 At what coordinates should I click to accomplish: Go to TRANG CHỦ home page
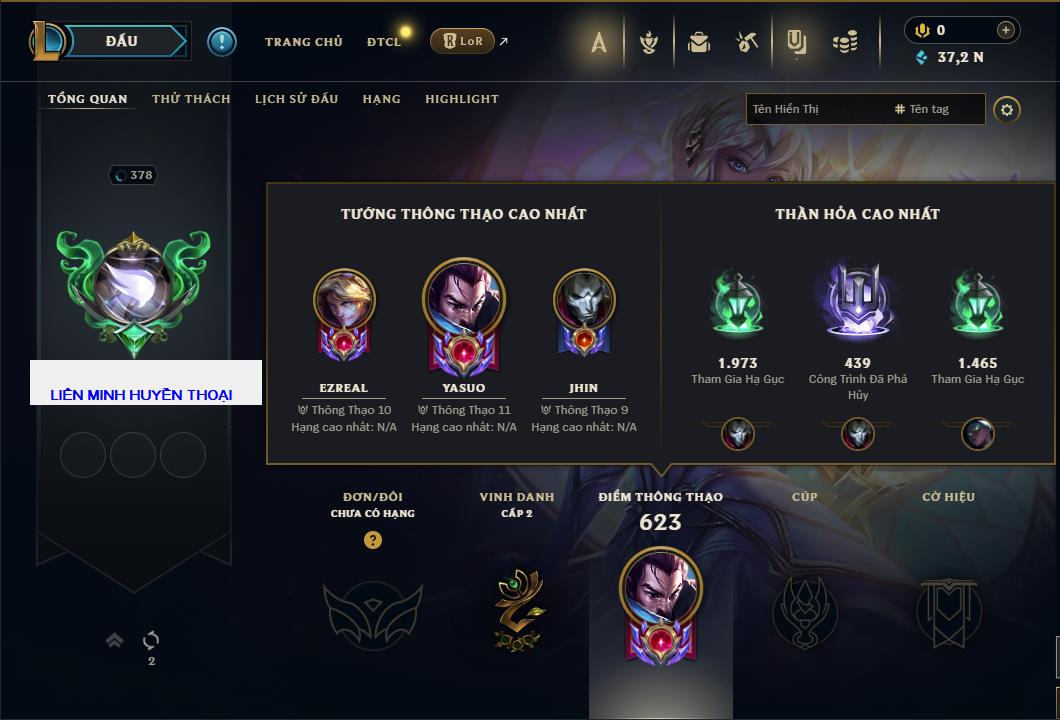click(x=303, y=42)
